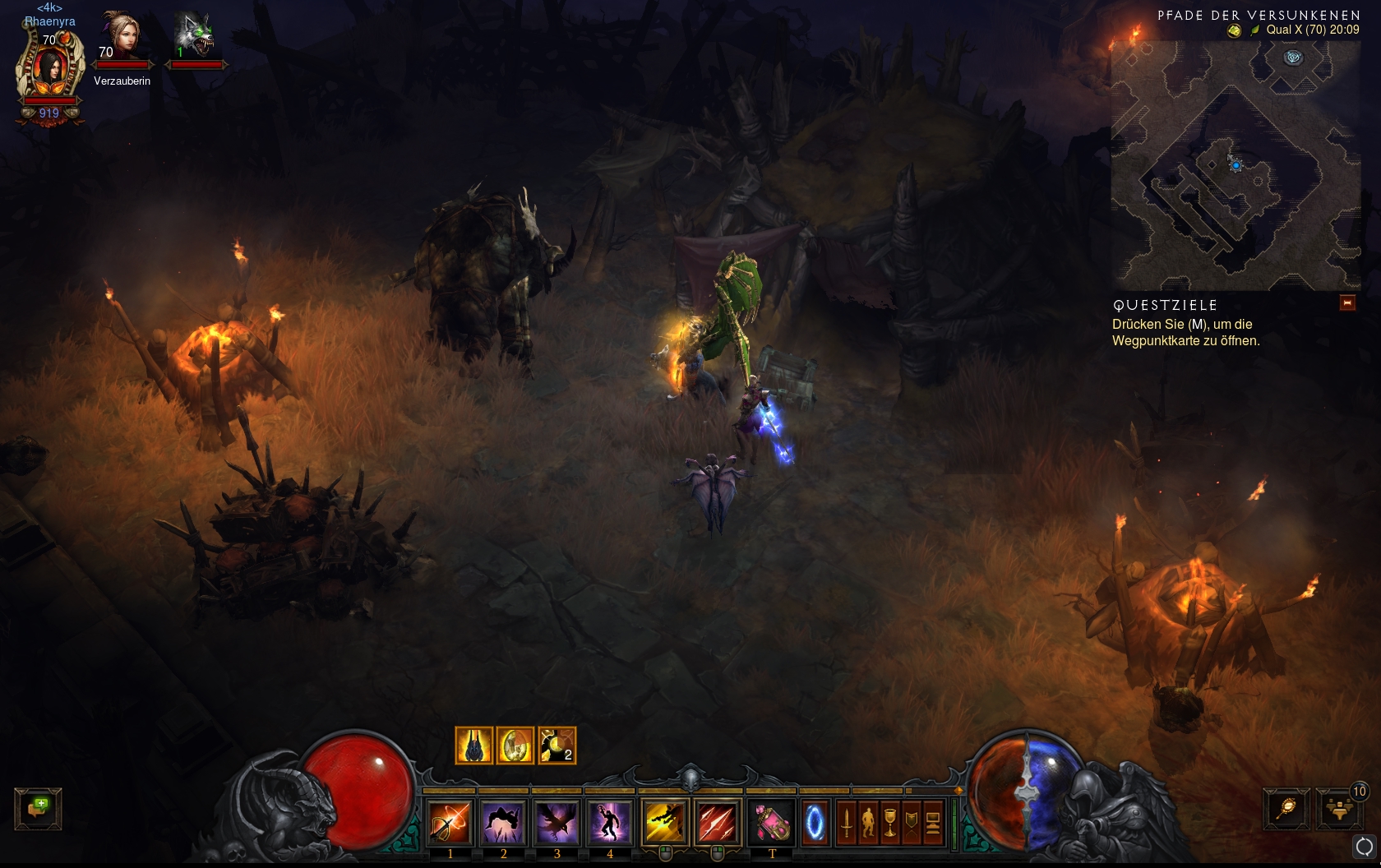Cast the purple shadow figure skill in slot 4
Viewport: 1381px width, 868px height.
(609, 821)
